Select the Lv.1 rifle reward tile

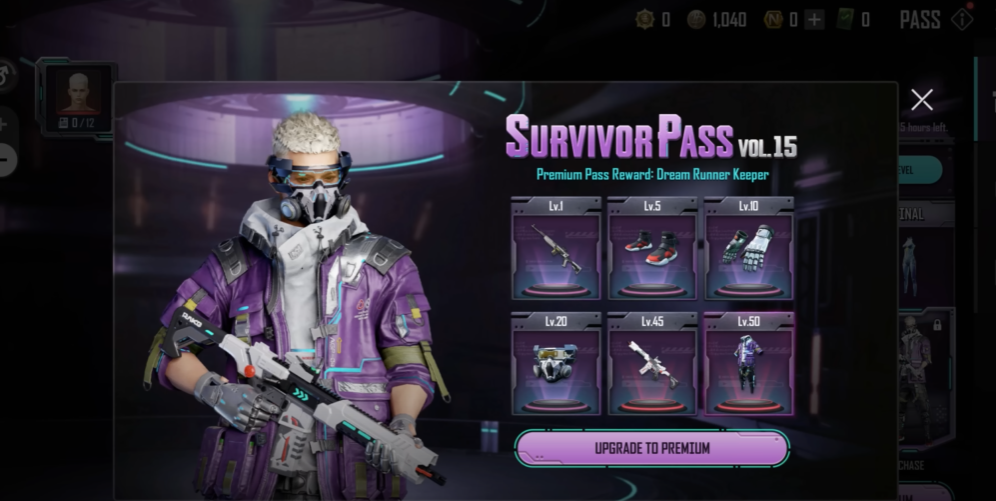556,249
